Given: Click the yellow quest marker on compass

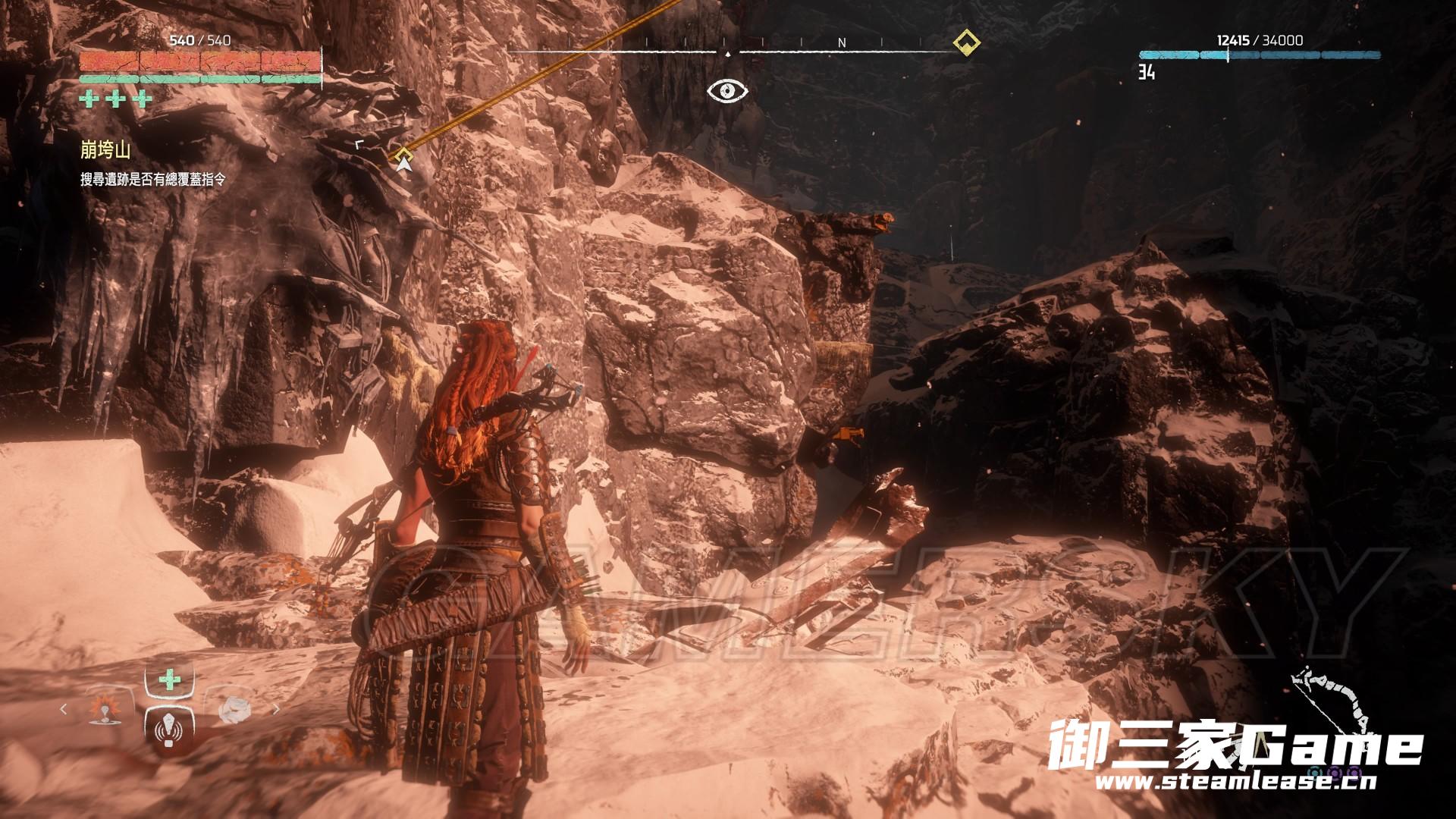Looking at the screenshot, I should (x=965, y=42).
